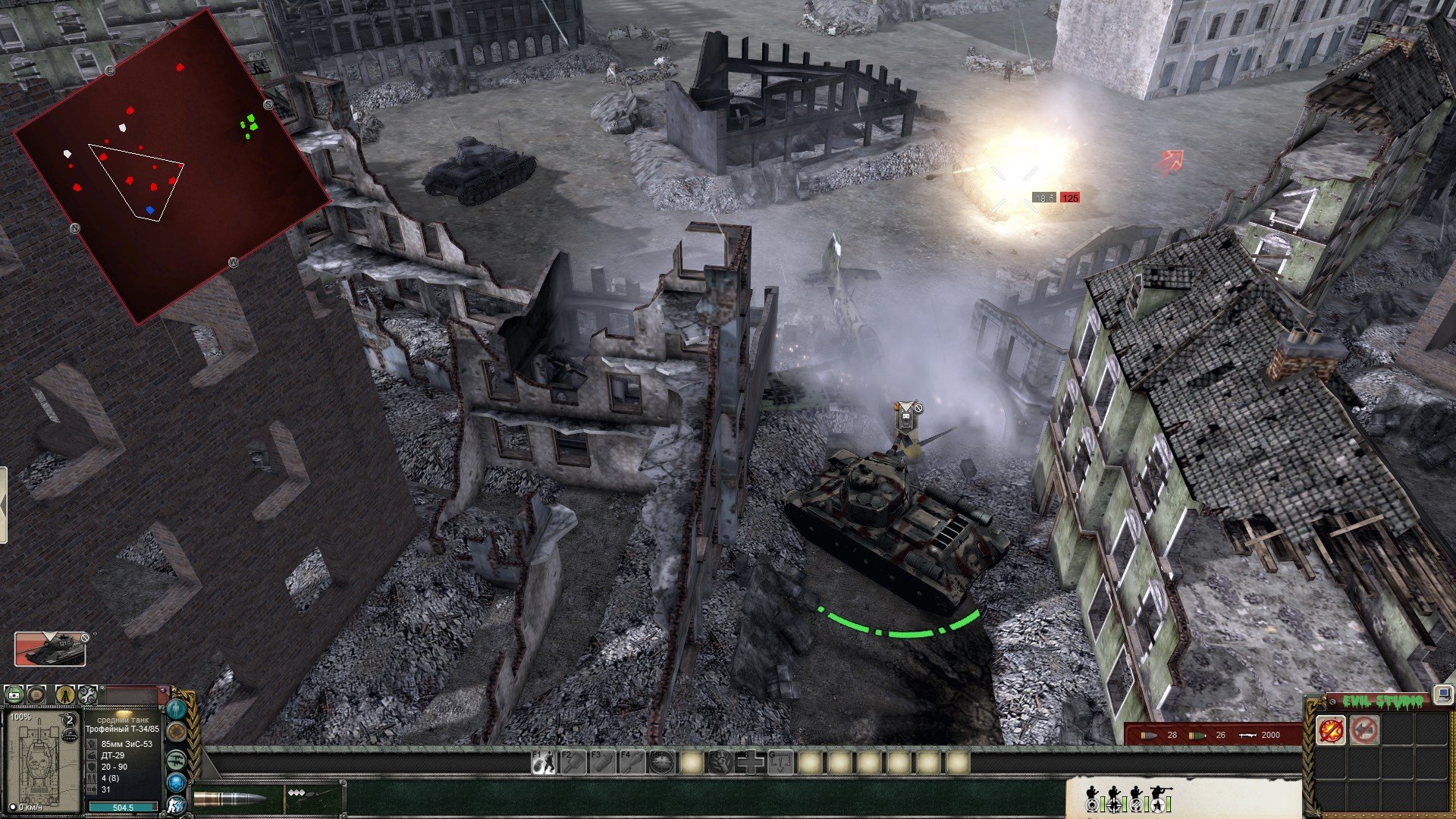Open the computer monitor menu button
Screen dimensions: 1456x819
pos(1442,693)
